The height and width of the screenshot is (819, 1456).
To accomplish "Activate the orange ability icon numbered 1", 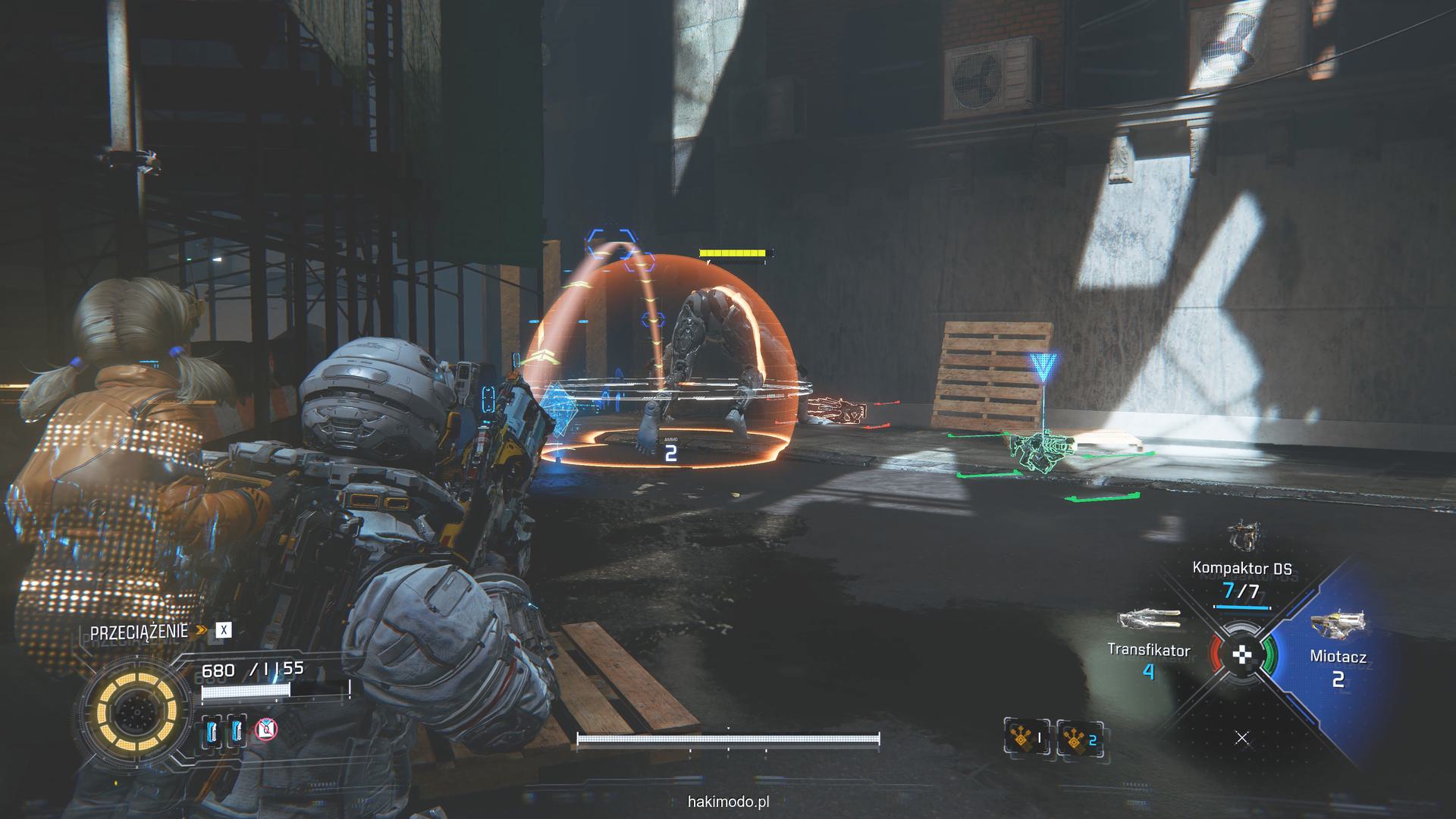I will point(1027,736).
